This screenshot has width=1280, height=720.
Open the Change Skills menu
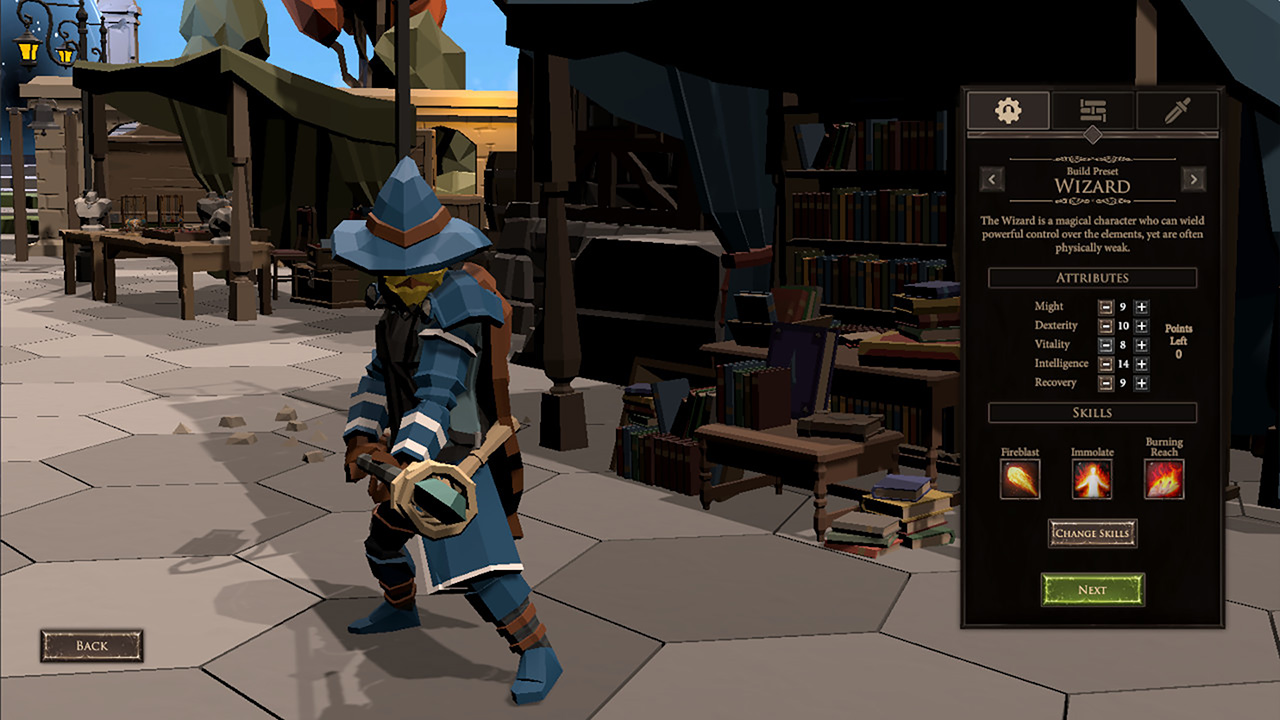pyautogui.click(x=1093, y=533)
